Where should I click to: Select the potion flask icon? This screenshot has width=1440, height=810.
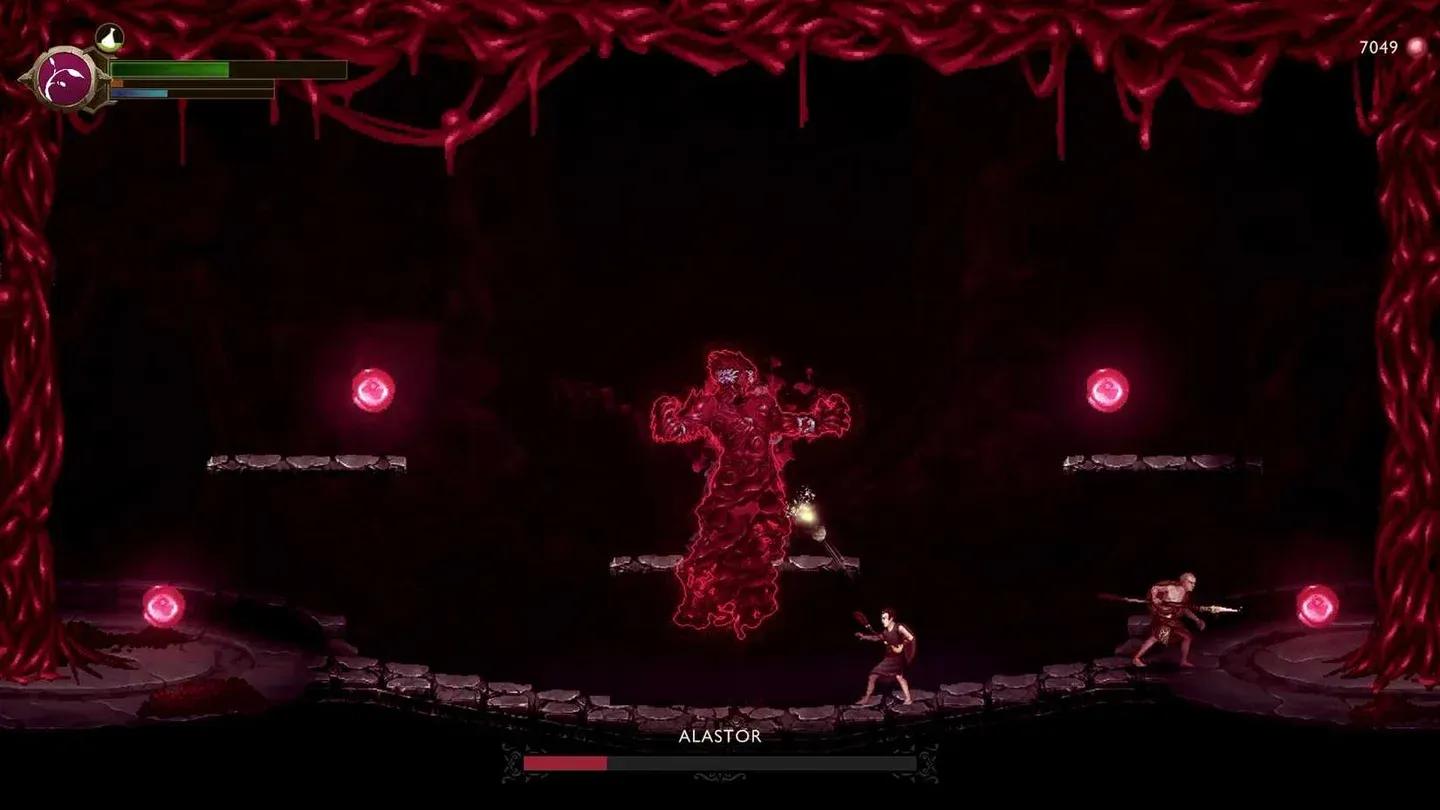click(x=108, y=37)
